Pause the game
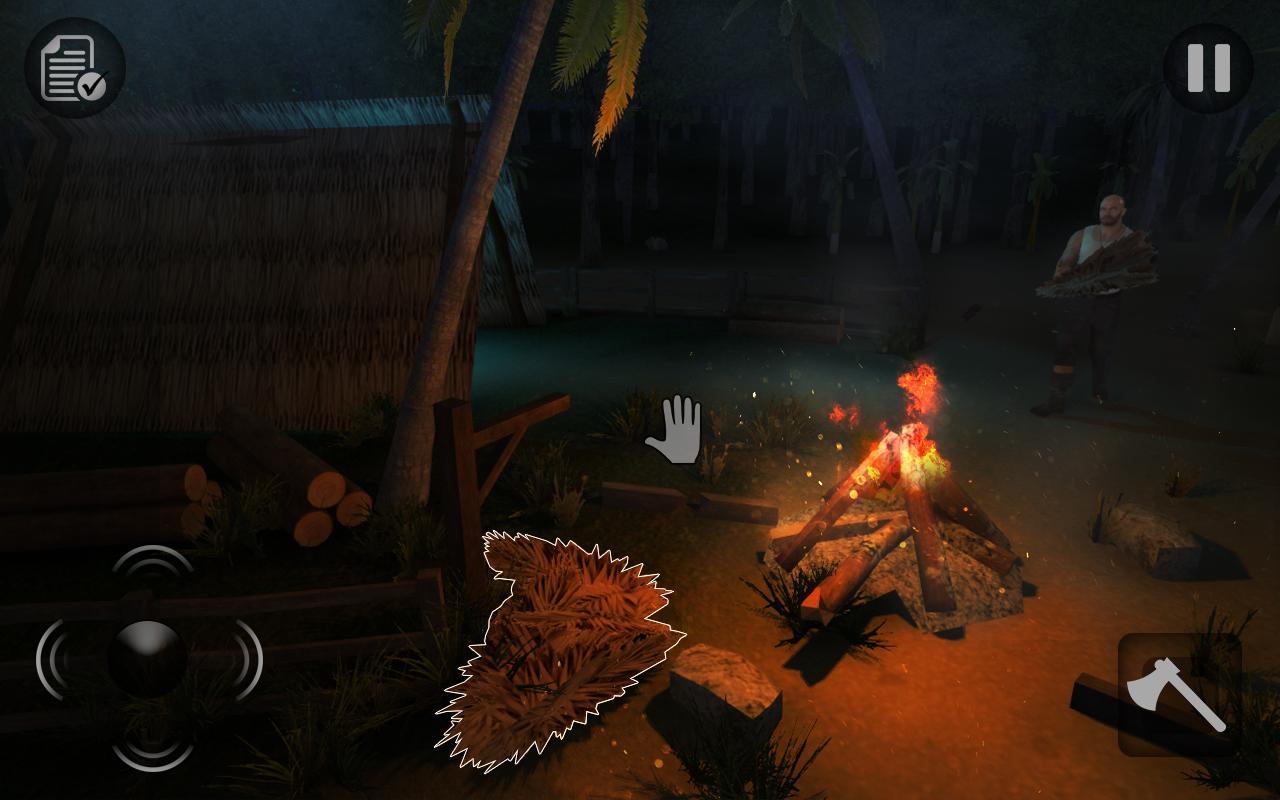This screenshot has height=800, width=1280. [1208, 68]
